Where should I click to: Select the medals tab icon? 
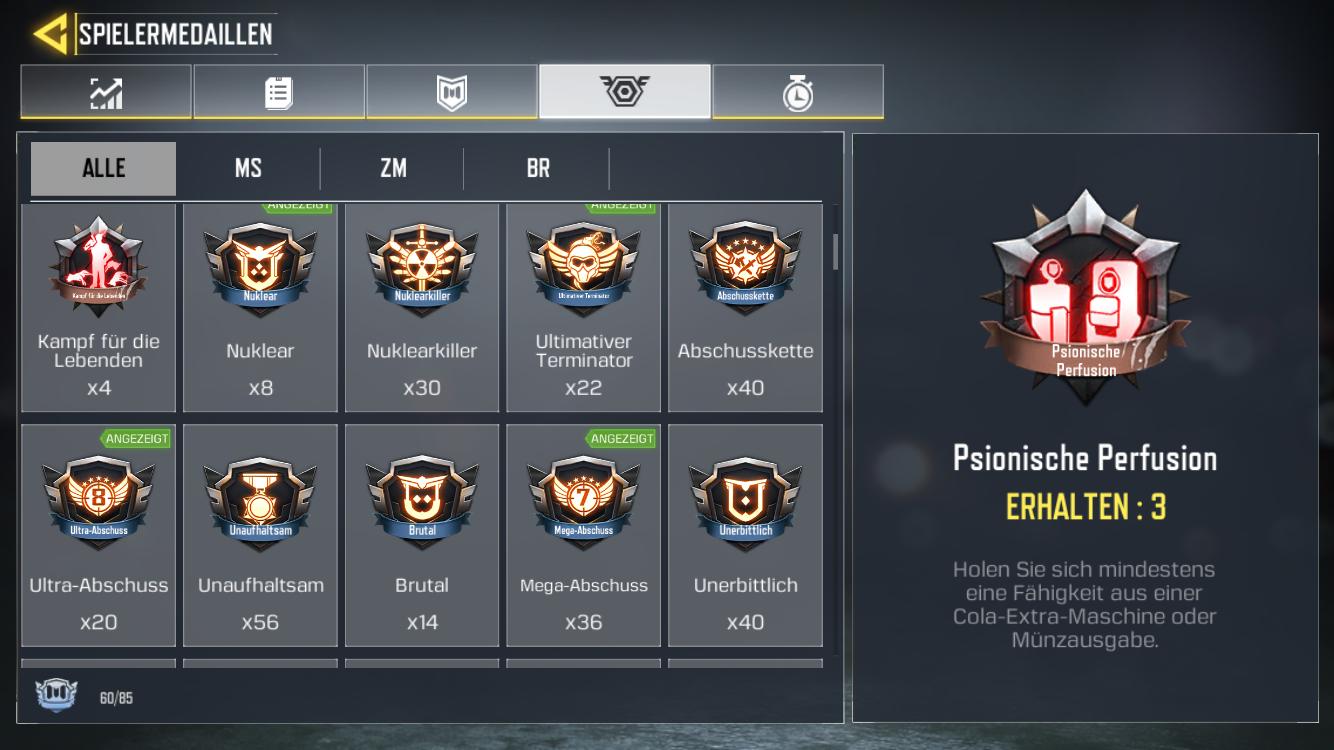tap(625, 90)
